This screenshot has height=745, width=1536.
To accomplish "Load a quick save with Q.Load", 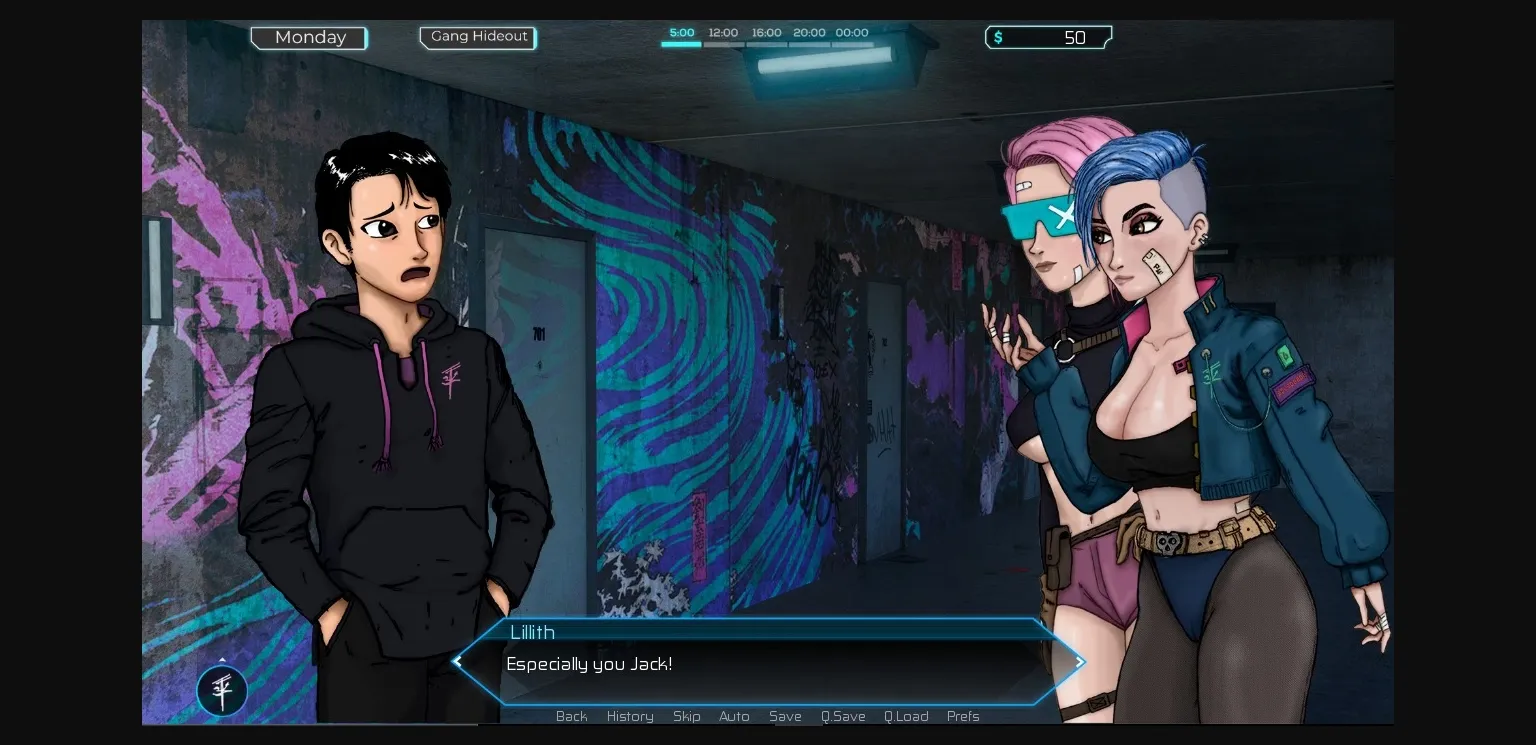I will click(905, 716).
